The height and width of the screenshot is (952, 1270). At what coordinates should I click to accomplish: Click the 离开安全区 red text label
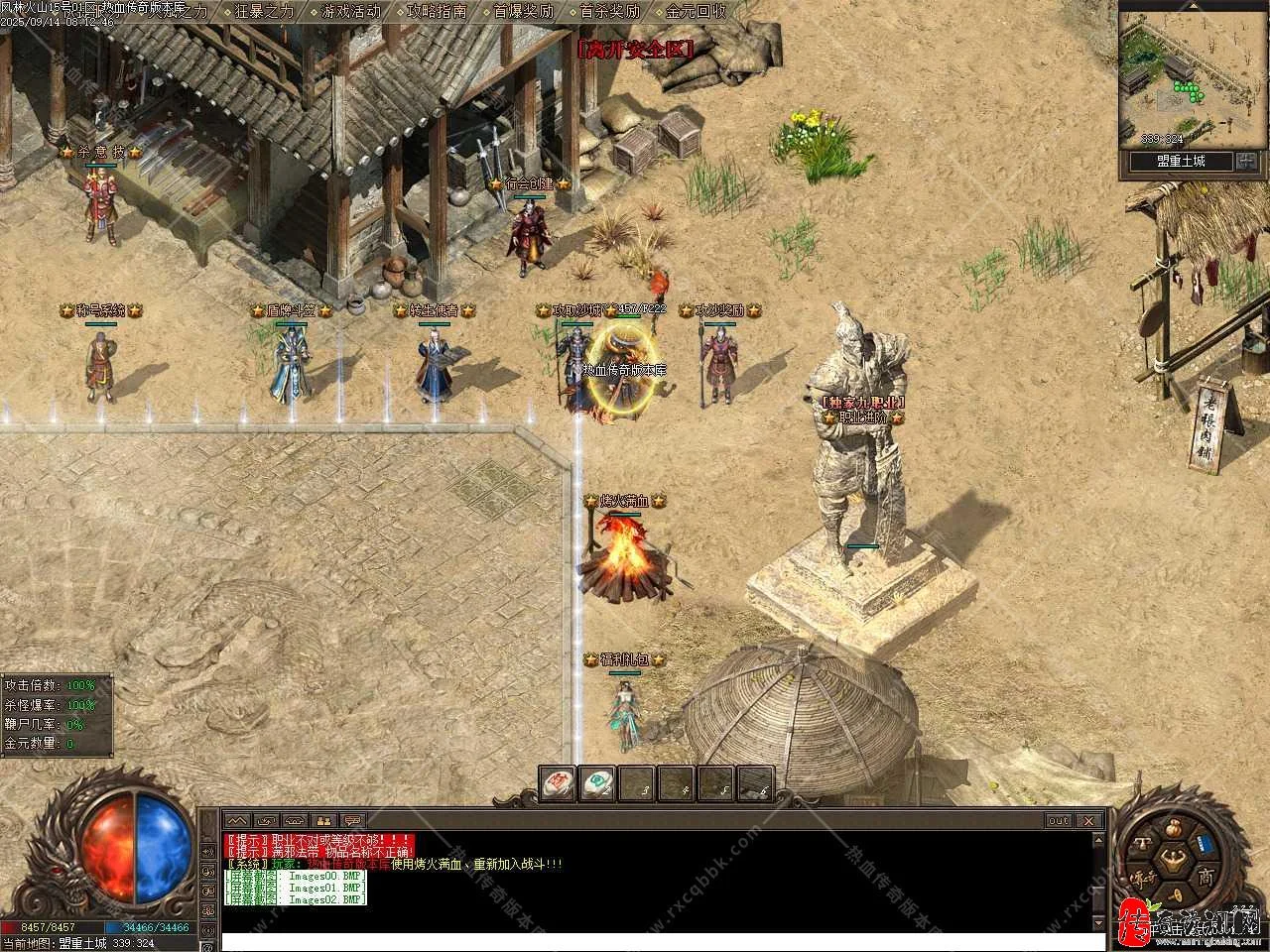pyautogui.click(x=634, y=47)
